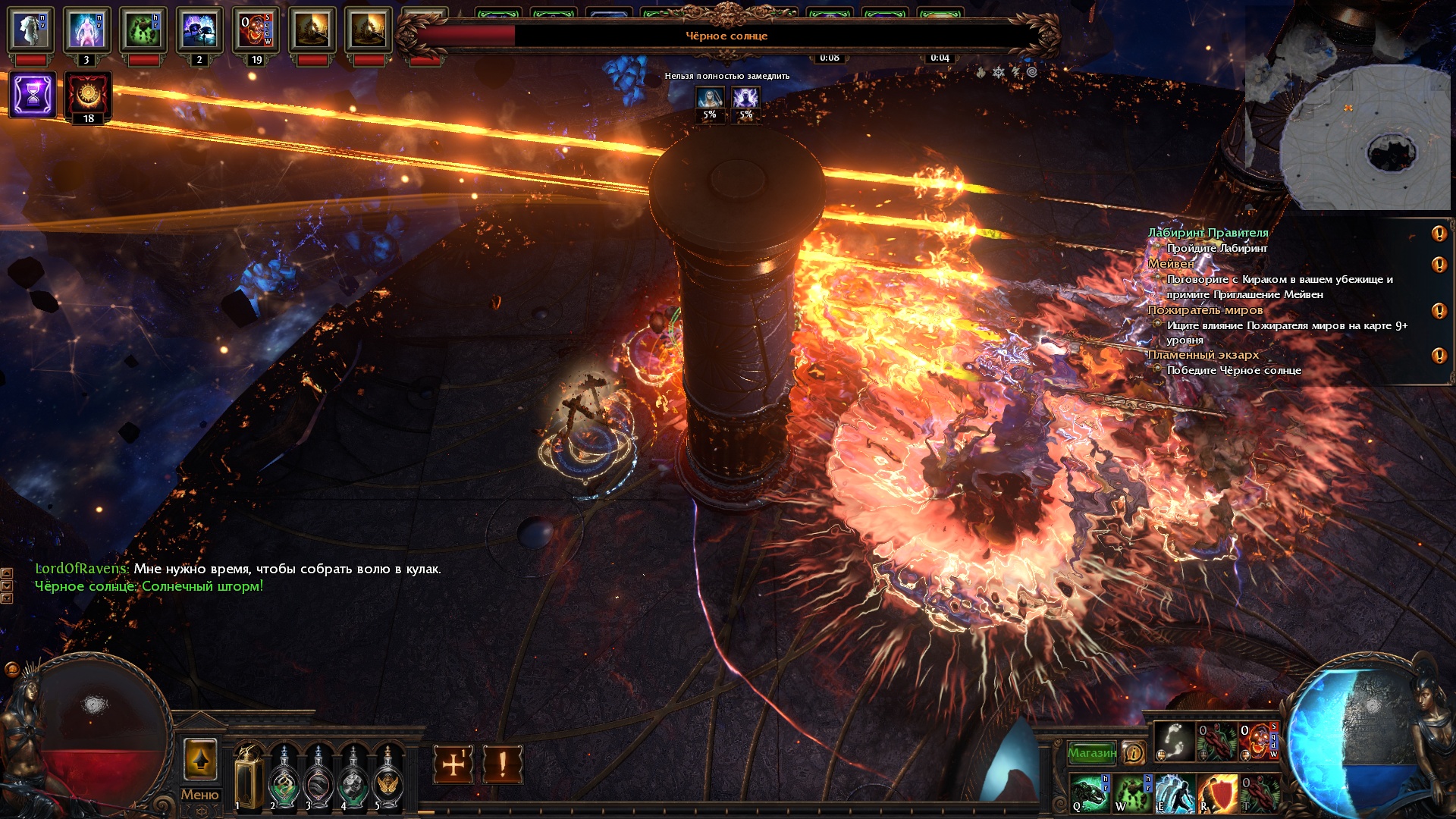
Task: Select the flaming skull skill in skill bar
Action: pyautogui.click(x=1259, y=740)
